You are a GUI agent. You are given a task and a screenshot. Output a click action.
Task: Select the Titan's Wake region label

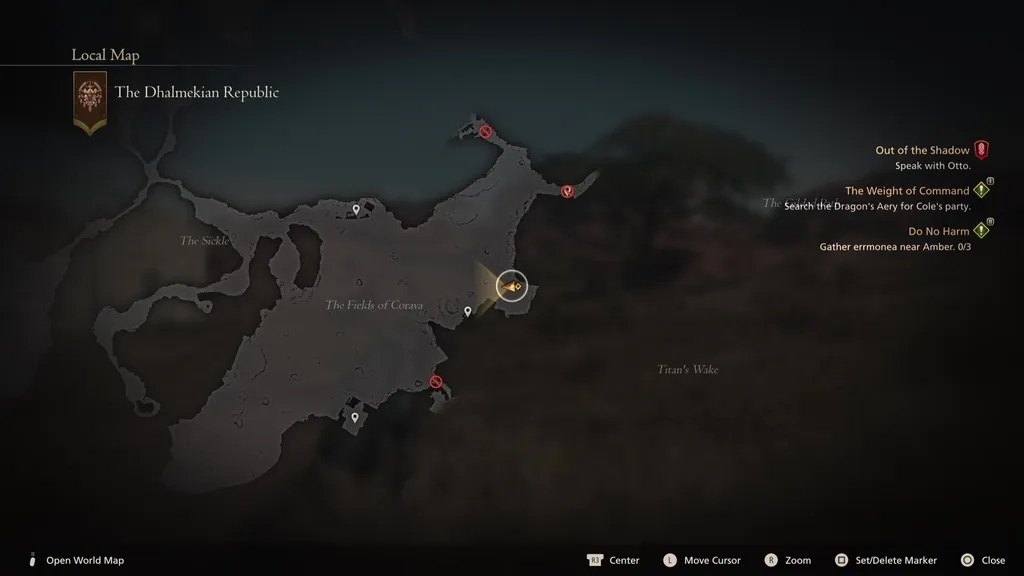click(x=687, y=370)
